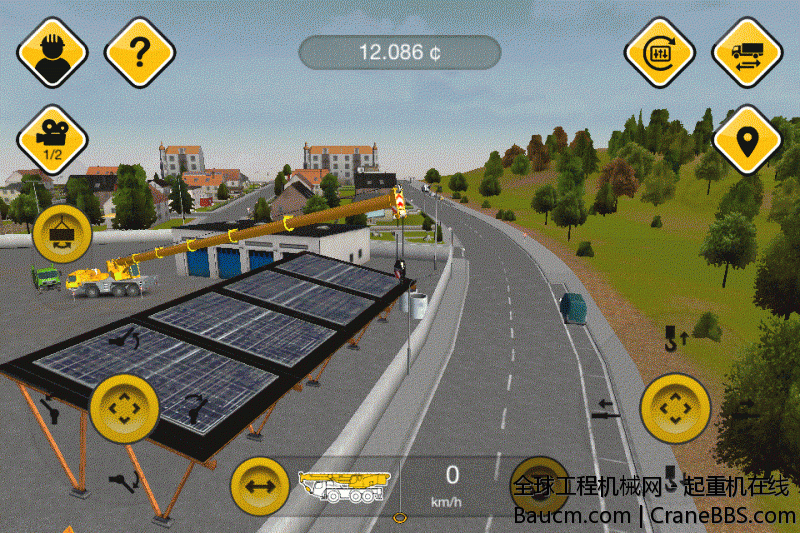The width and height of the screenshot is (800, 533).
Task: Select the controls settings icon beside the truck button
Action: (x=660, y=51)
